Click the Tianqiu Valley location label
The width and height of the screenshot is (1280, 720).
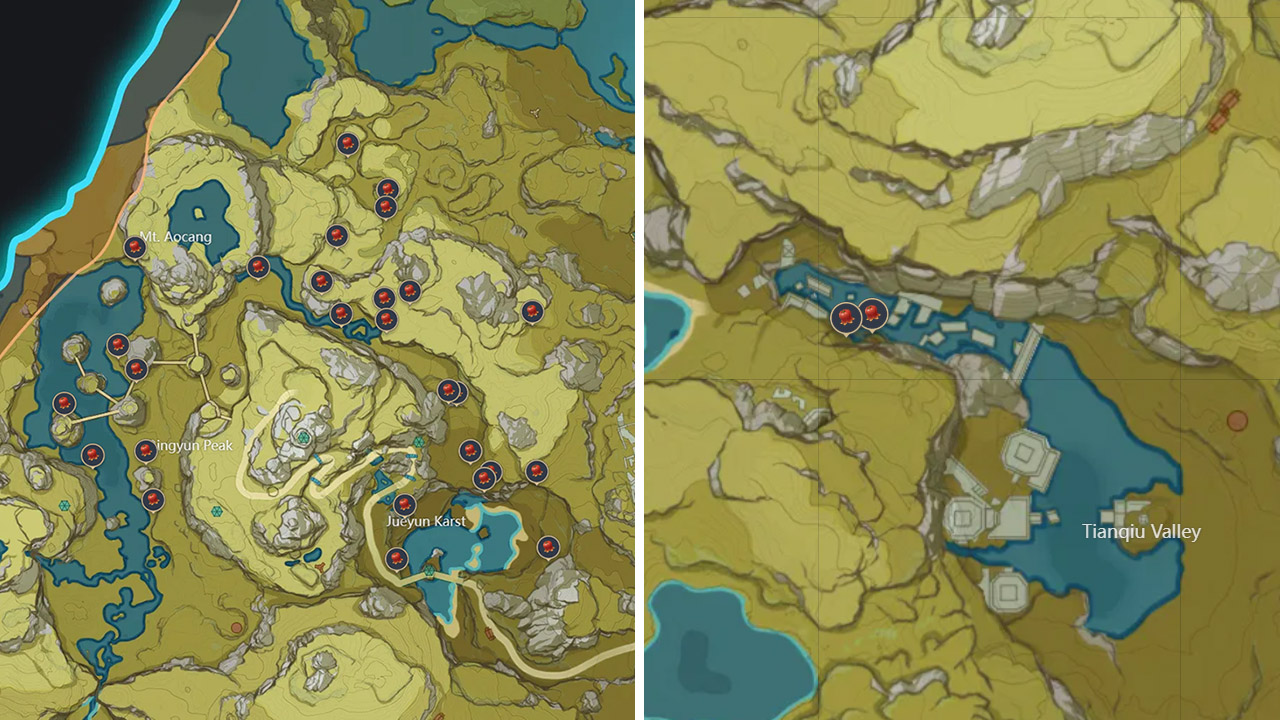coord(1140,532)
